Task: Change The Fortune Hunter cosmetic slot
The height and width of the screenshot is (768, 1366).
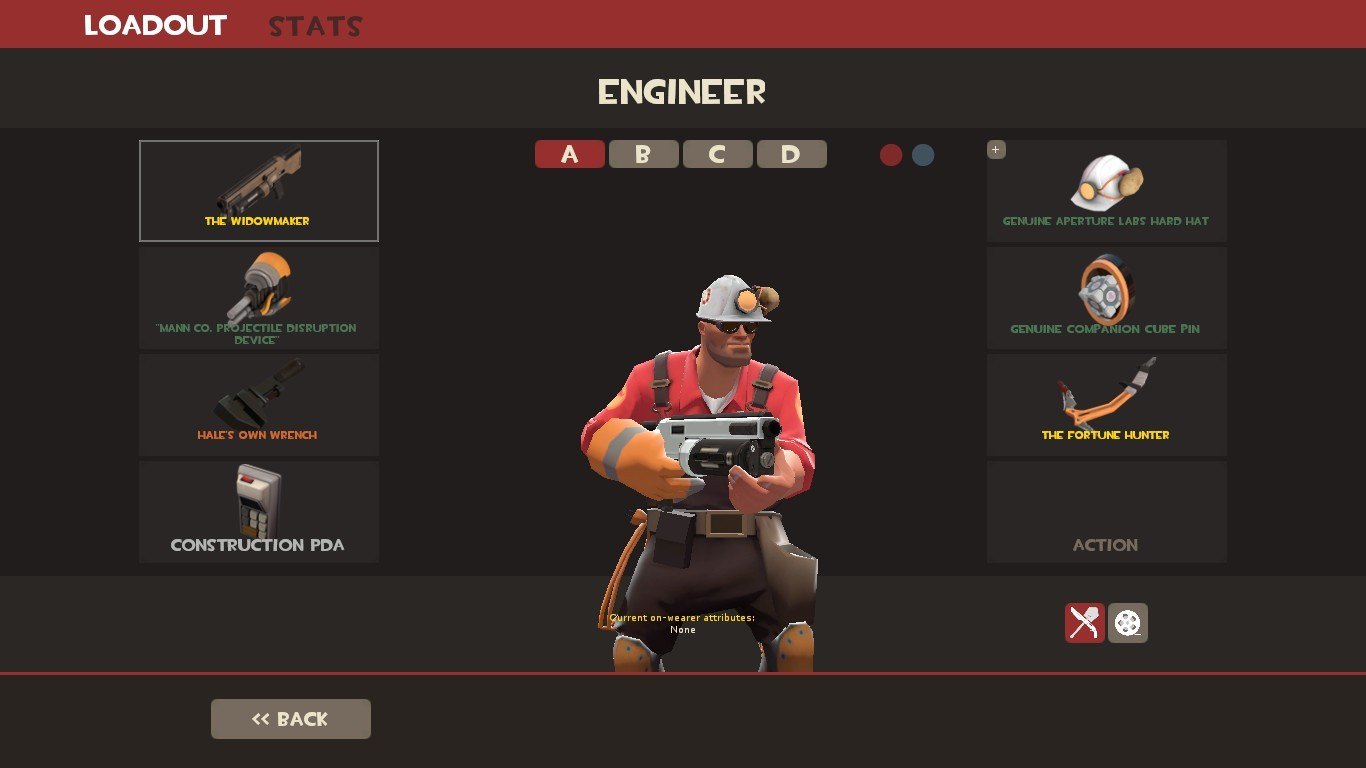Action: [x=1106, y=405]
